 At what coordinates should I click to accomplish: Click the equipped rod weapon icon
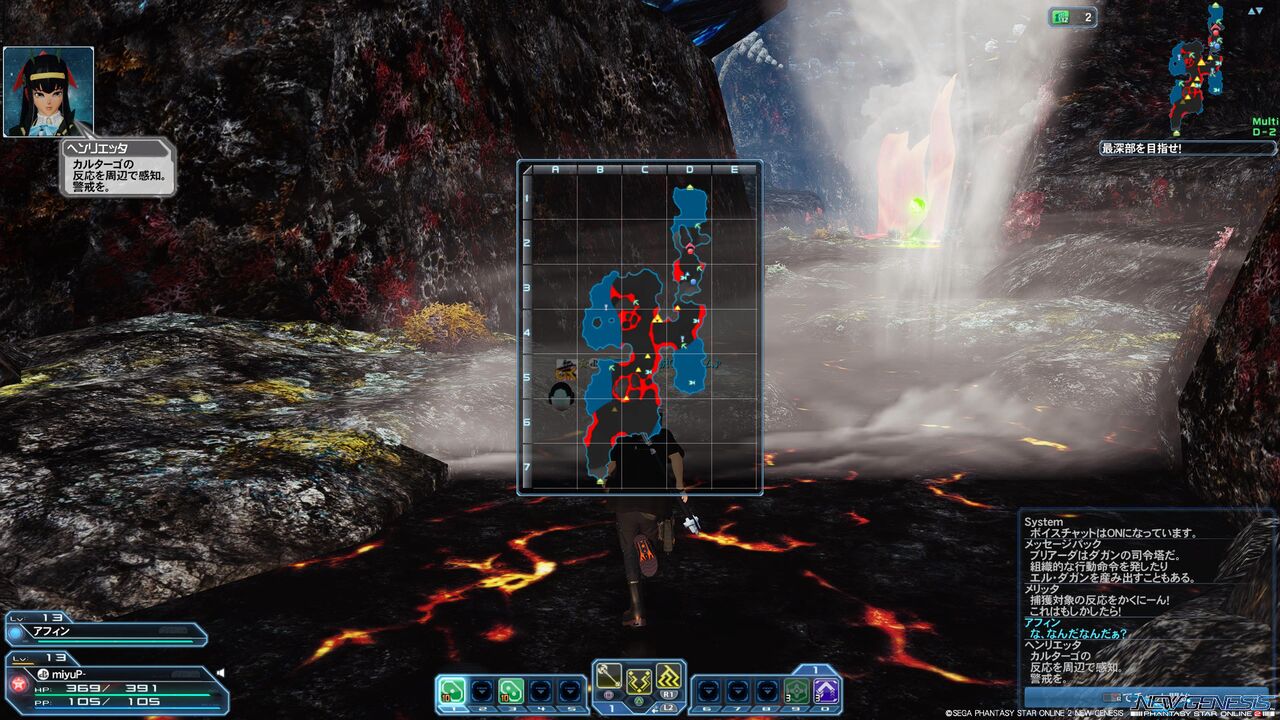(609, 675)
